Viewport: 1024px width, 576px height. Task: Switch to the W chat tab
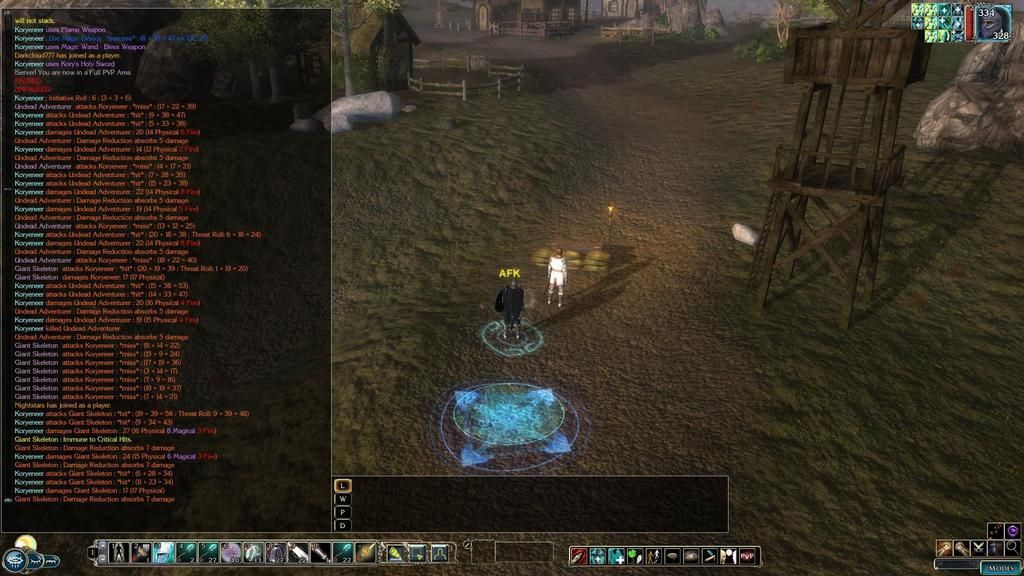[342, 498]
